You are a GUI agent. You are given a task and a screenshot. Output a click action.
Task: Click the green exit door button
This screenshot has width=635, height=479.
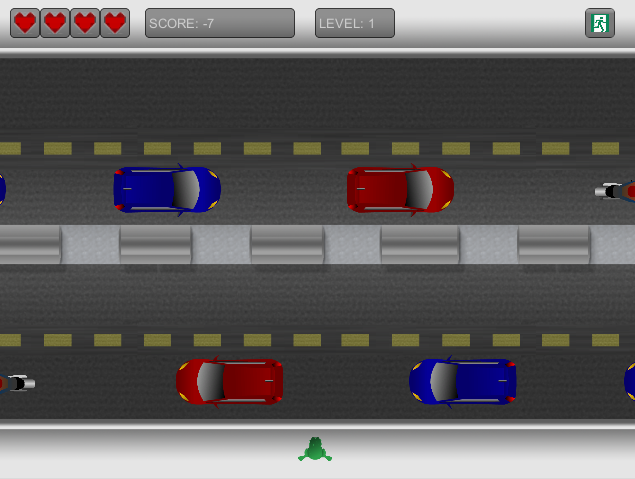pos(599,23)
